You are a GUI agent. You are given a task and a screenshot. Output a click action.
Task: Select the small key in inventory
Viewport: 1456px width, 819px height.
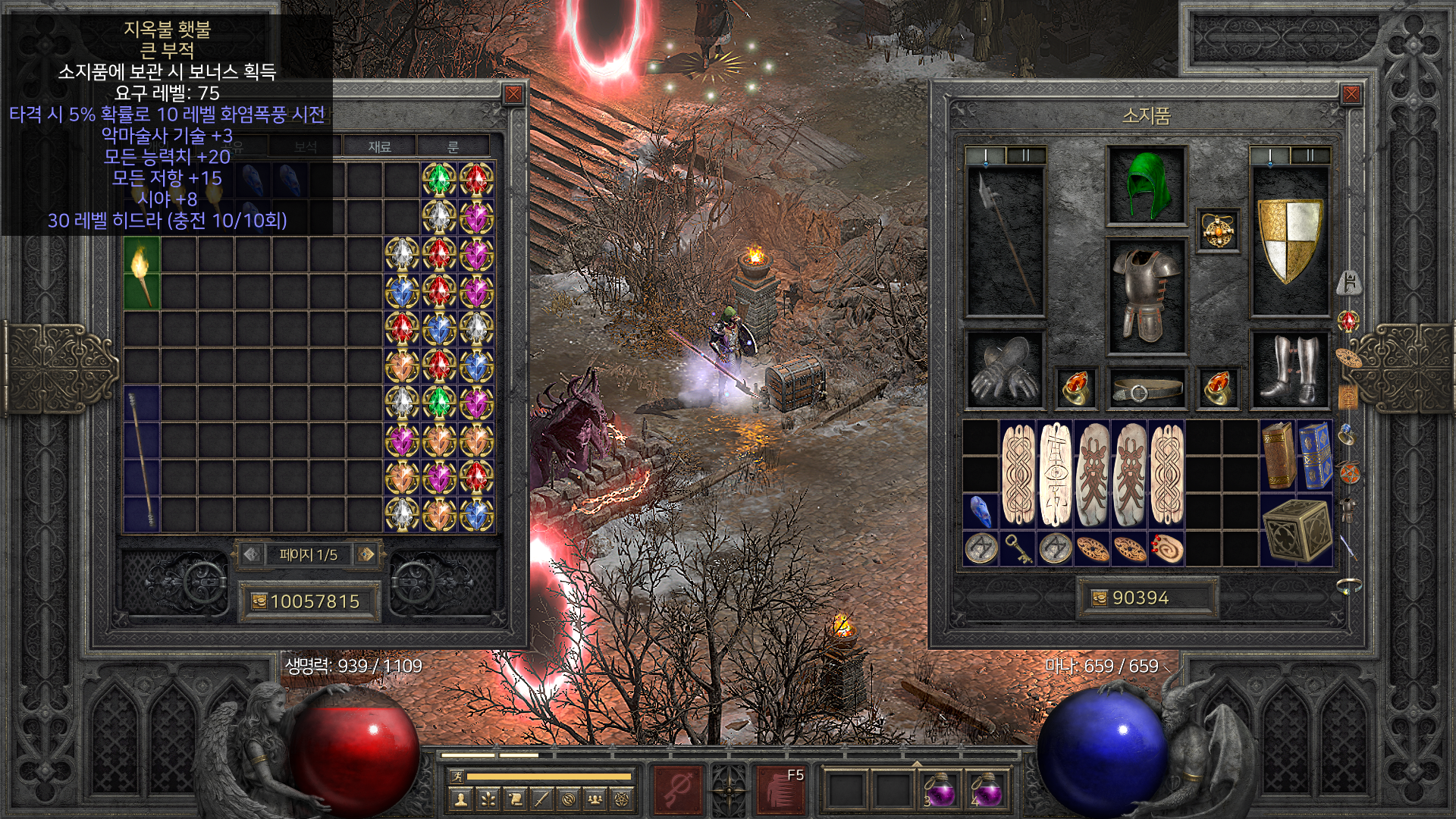(1018, 548)
